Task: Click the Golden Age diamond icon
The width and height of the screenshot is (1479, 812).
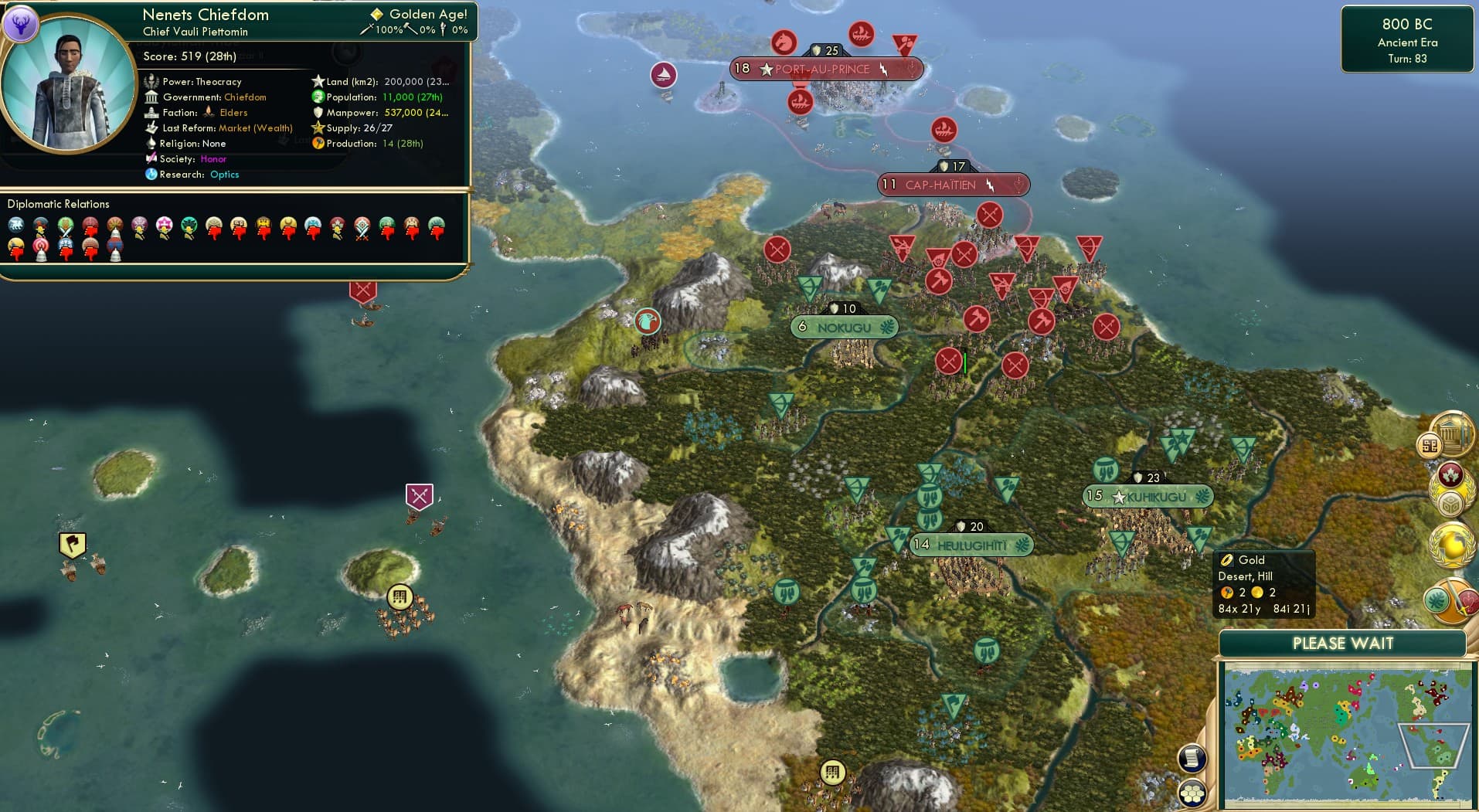Action: point(378,13)
